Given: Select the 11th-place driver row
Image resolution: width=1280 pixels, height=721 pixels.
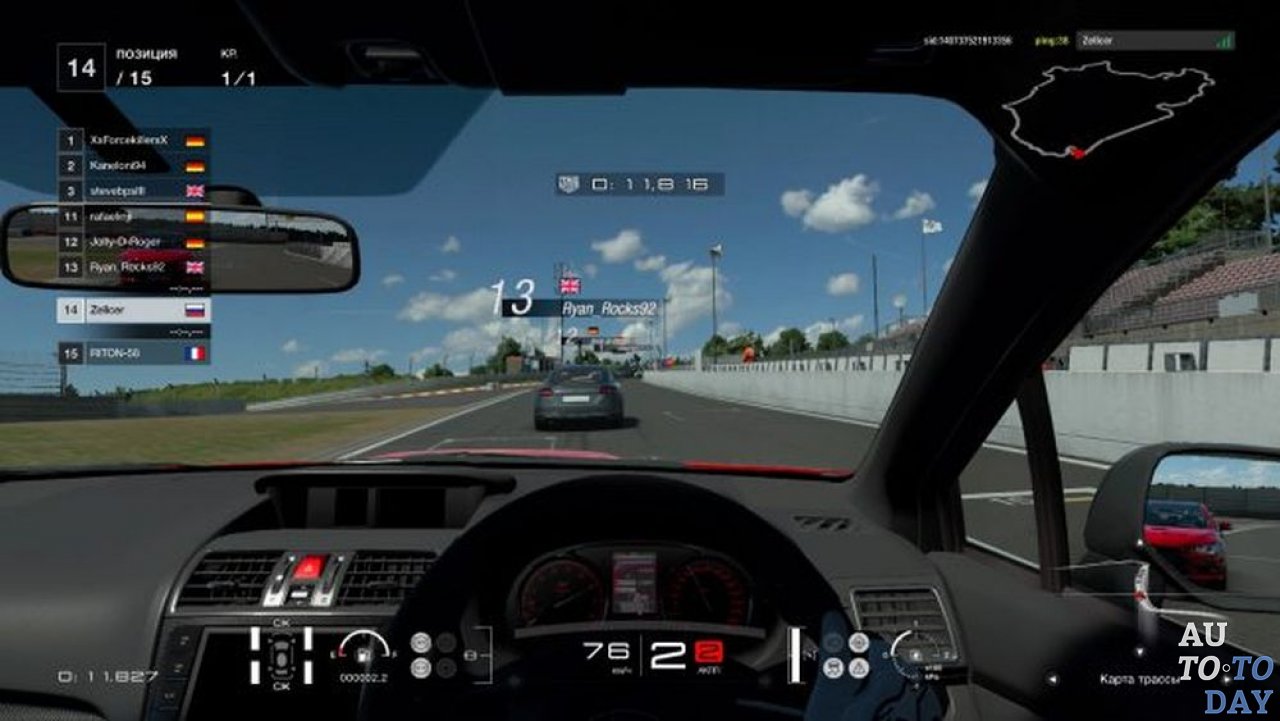Looking at the screenshot, I should coord(133,216).
